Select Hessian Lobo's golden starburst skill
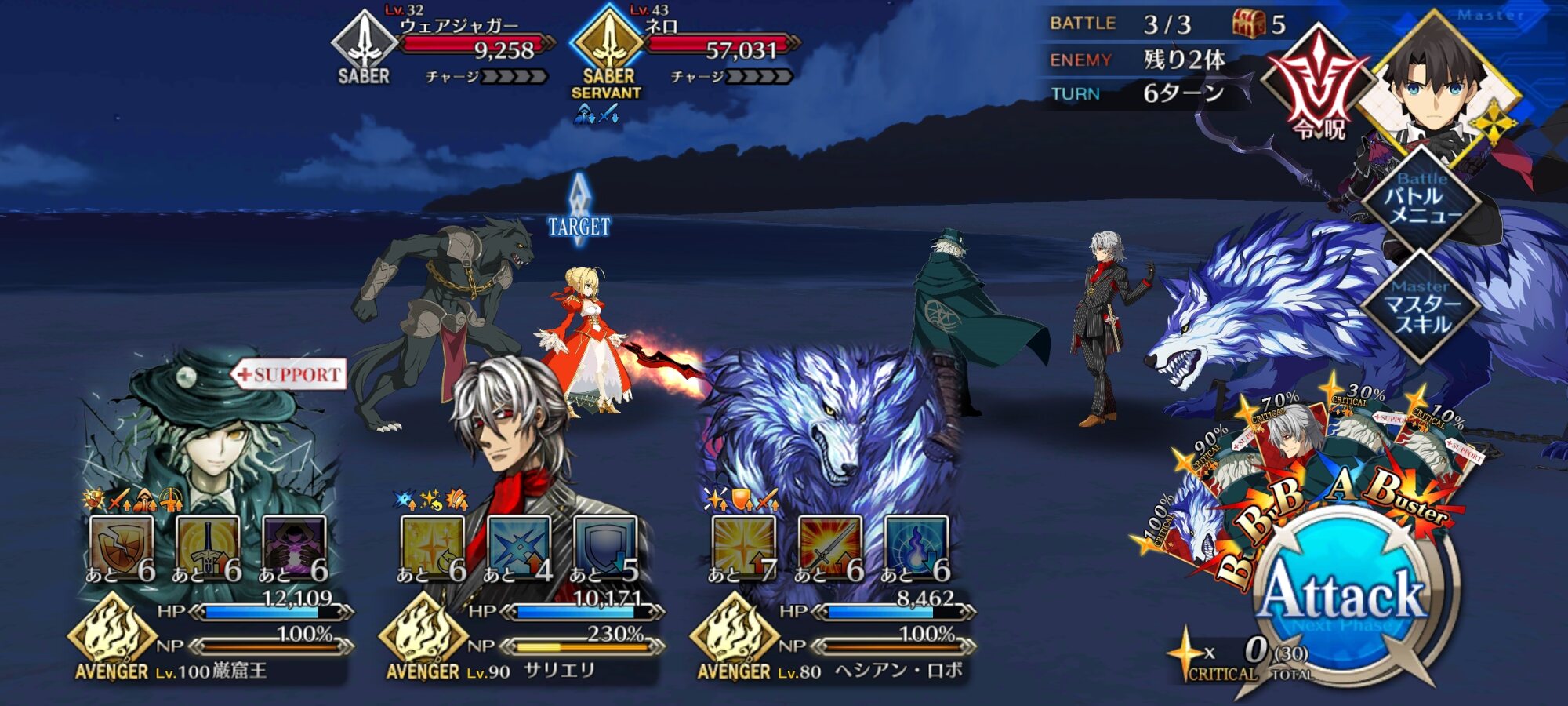The width and height of the screenshot is (1568, 706). (x=743, y=545)
